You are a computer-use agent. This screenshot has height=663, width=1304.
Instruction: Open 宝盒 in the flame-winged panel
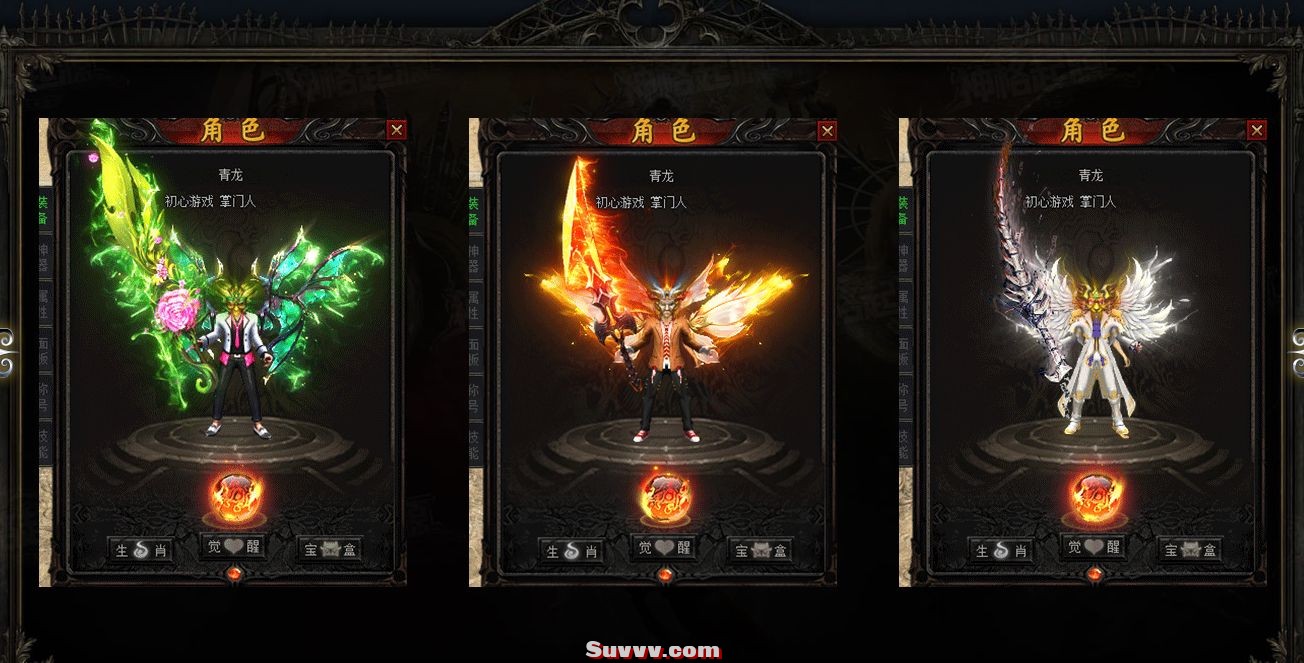pyautogui.click(x=759, y=550)
